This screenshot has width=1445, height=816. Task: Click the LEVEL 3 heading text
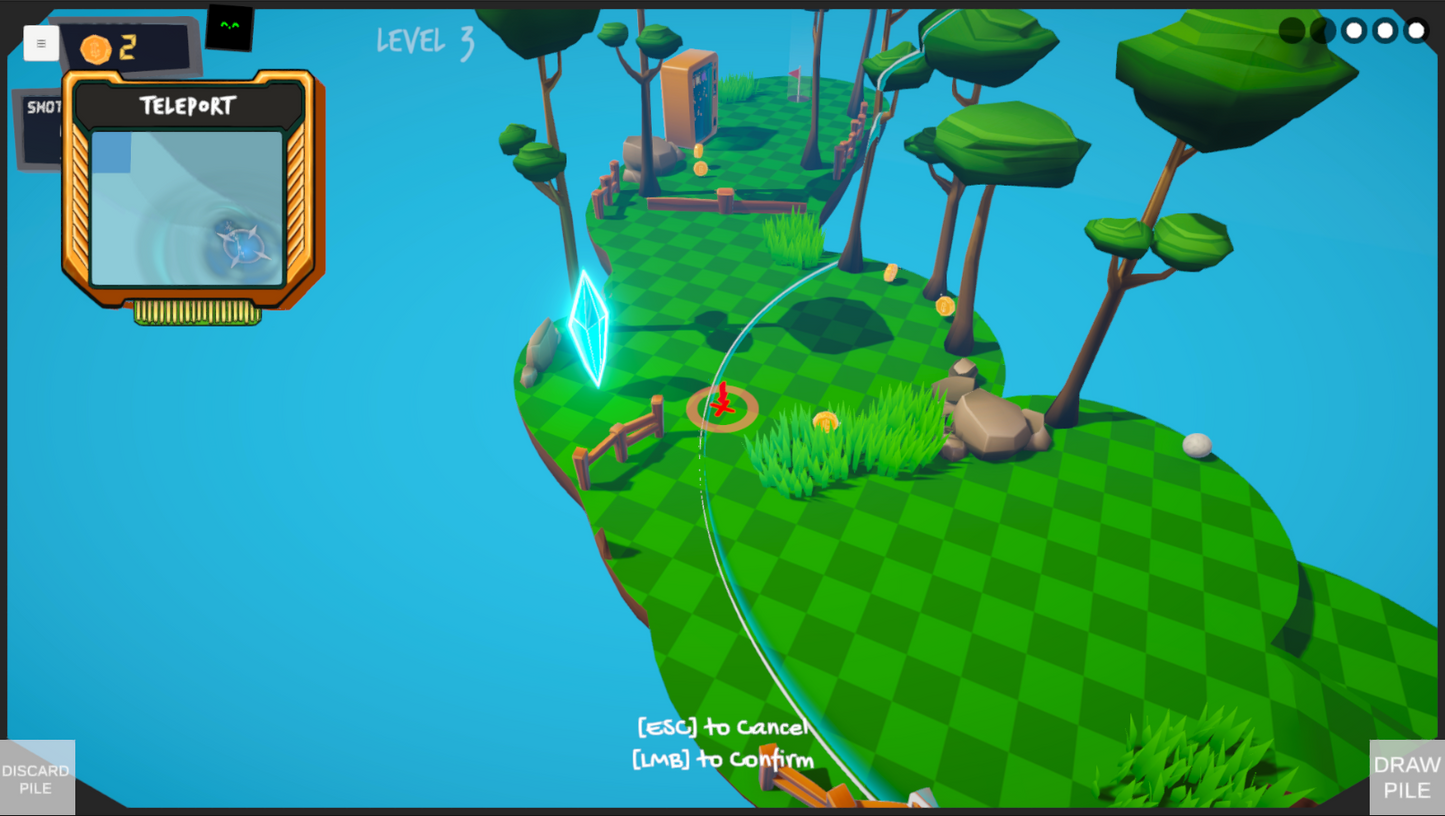pyautogui.click(x=424, y=42)
